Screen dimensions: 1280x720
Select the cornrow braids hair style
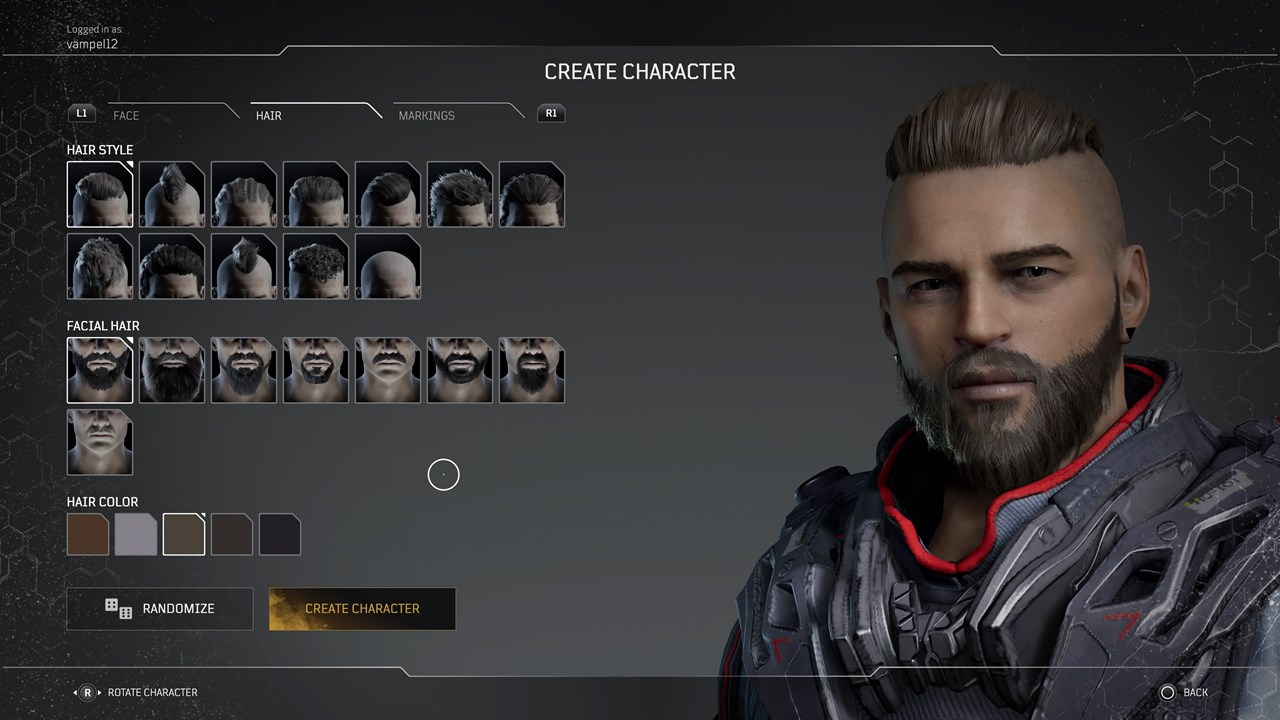tap(244, 195)
